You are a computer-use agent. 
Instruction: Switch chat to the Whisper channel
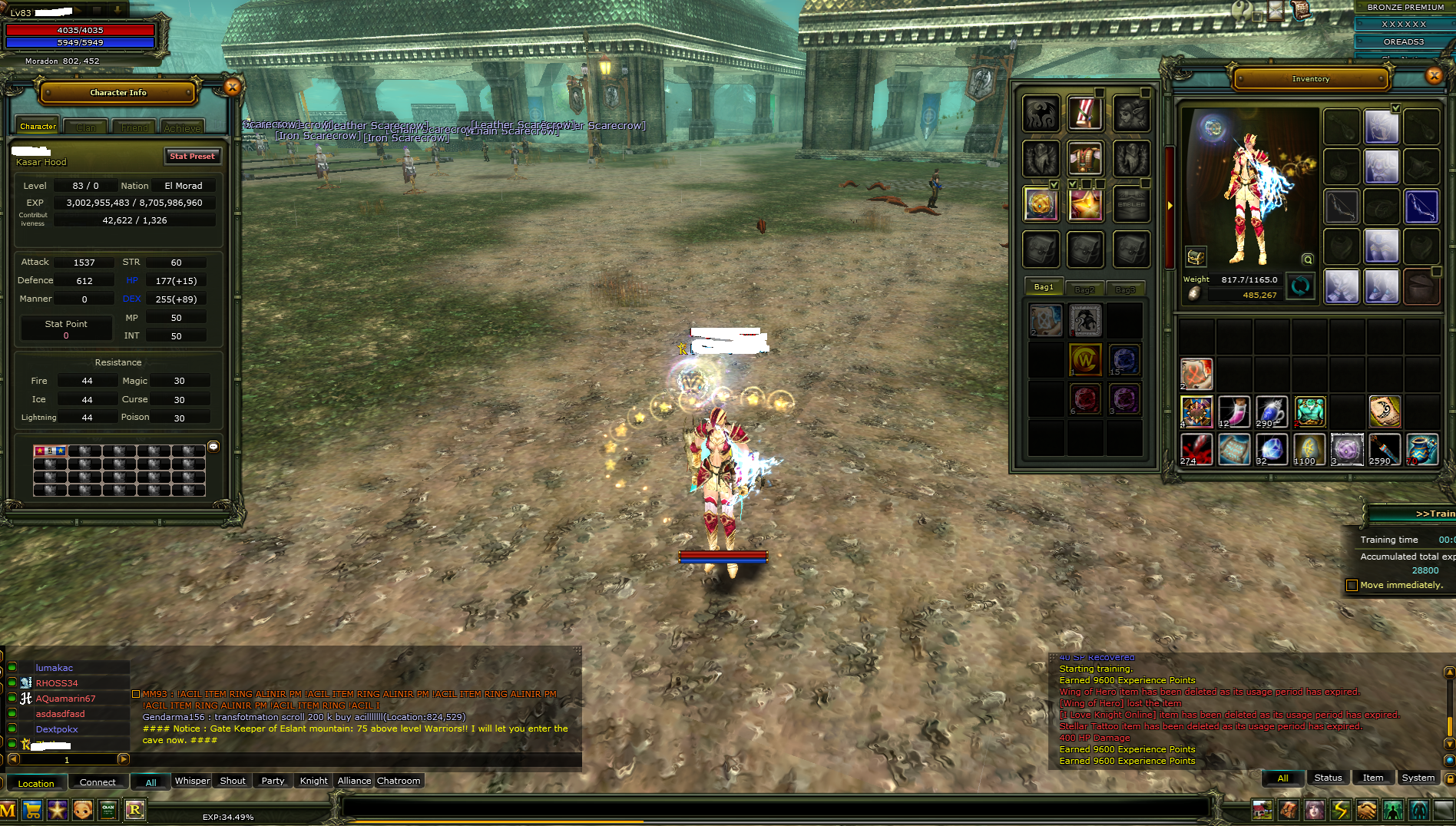[192, 781]
